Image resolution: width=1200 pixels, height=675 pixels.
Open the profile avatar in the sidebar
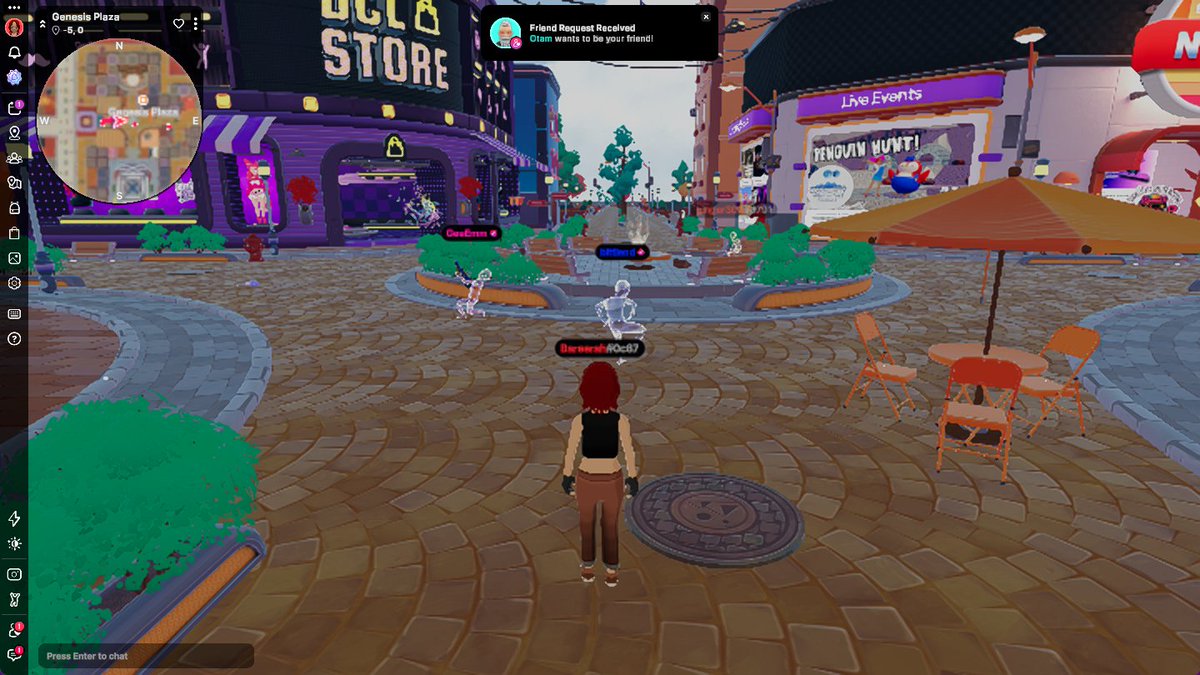14,28
